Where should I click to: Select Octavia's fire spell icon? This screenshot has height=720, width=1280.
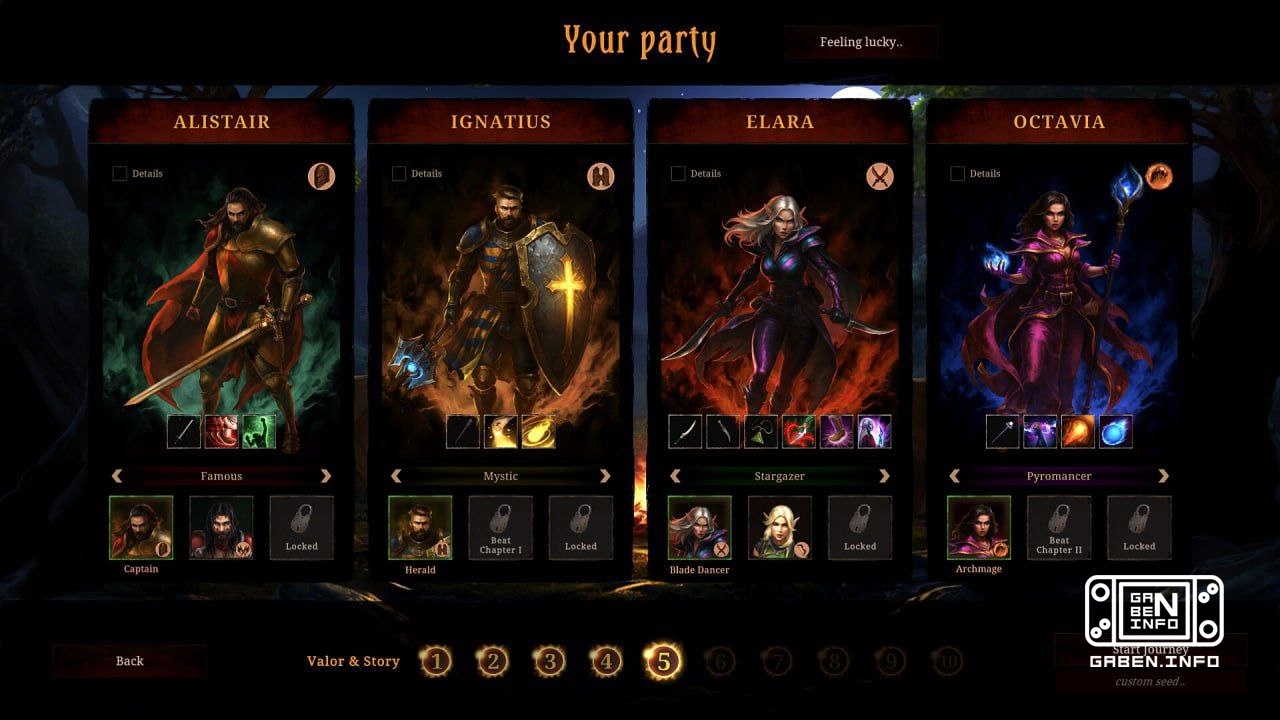point(1079,432)
